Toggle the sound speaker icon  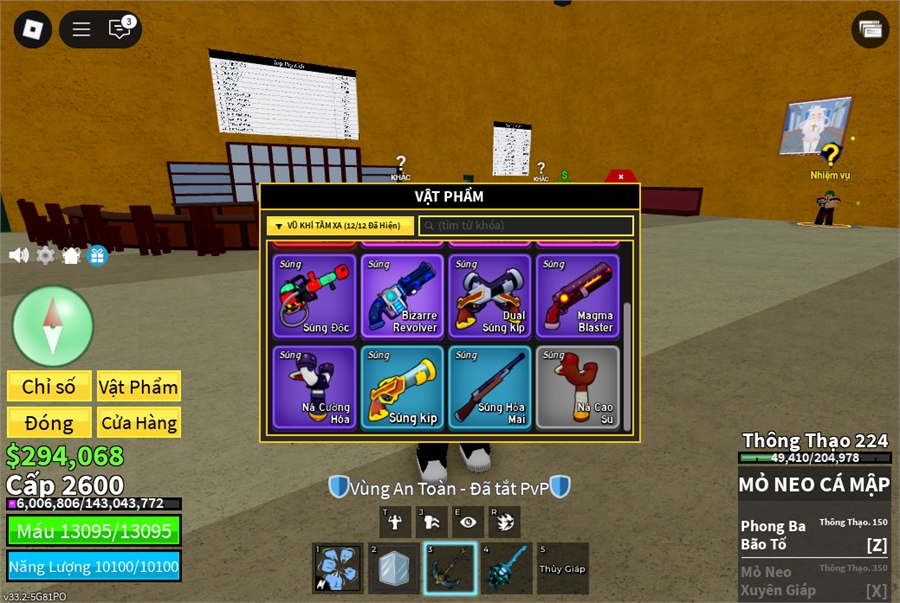click(x=19, y=256)
